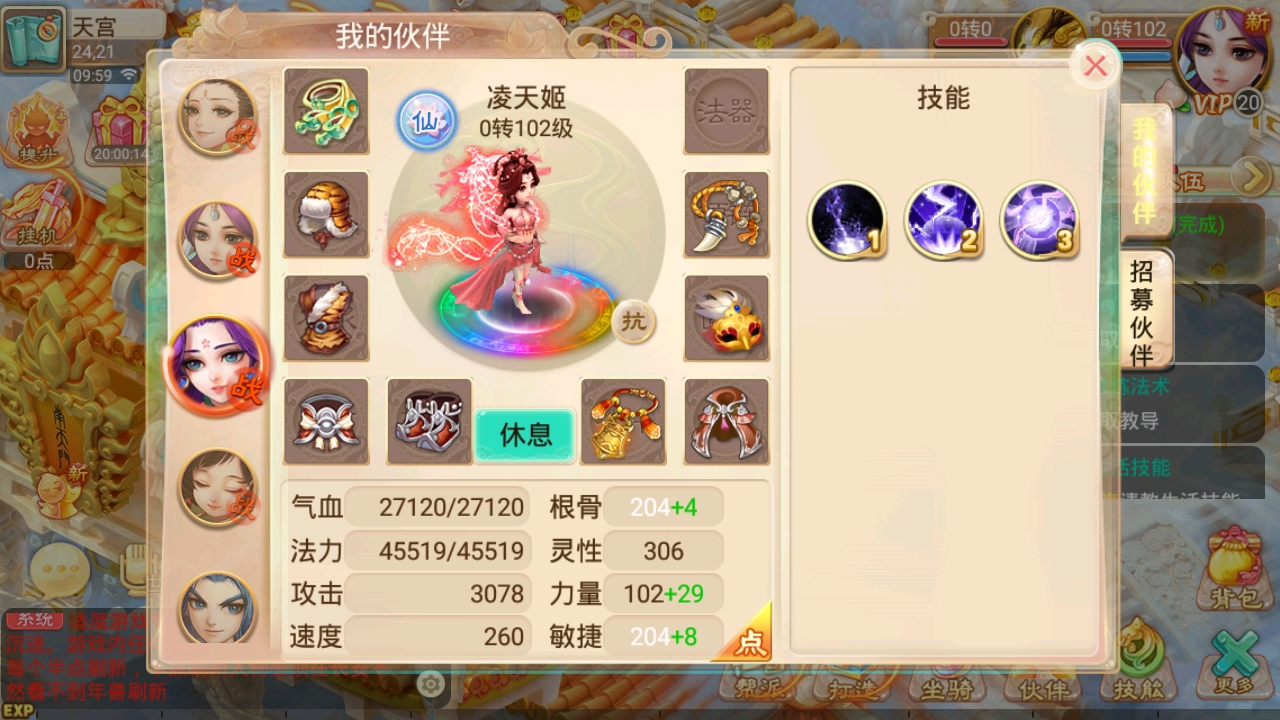This screenshot has height=720, width=1280.
Task: Toggle the 仙 badge near 凌天姬
Action: coord(427,120)
